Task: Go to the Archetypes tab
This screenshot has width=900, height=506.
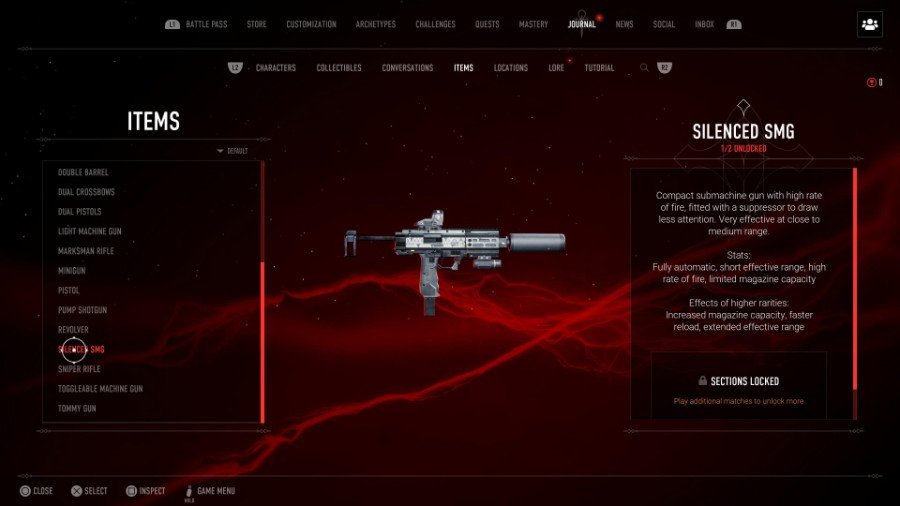Action: (375, 24)
